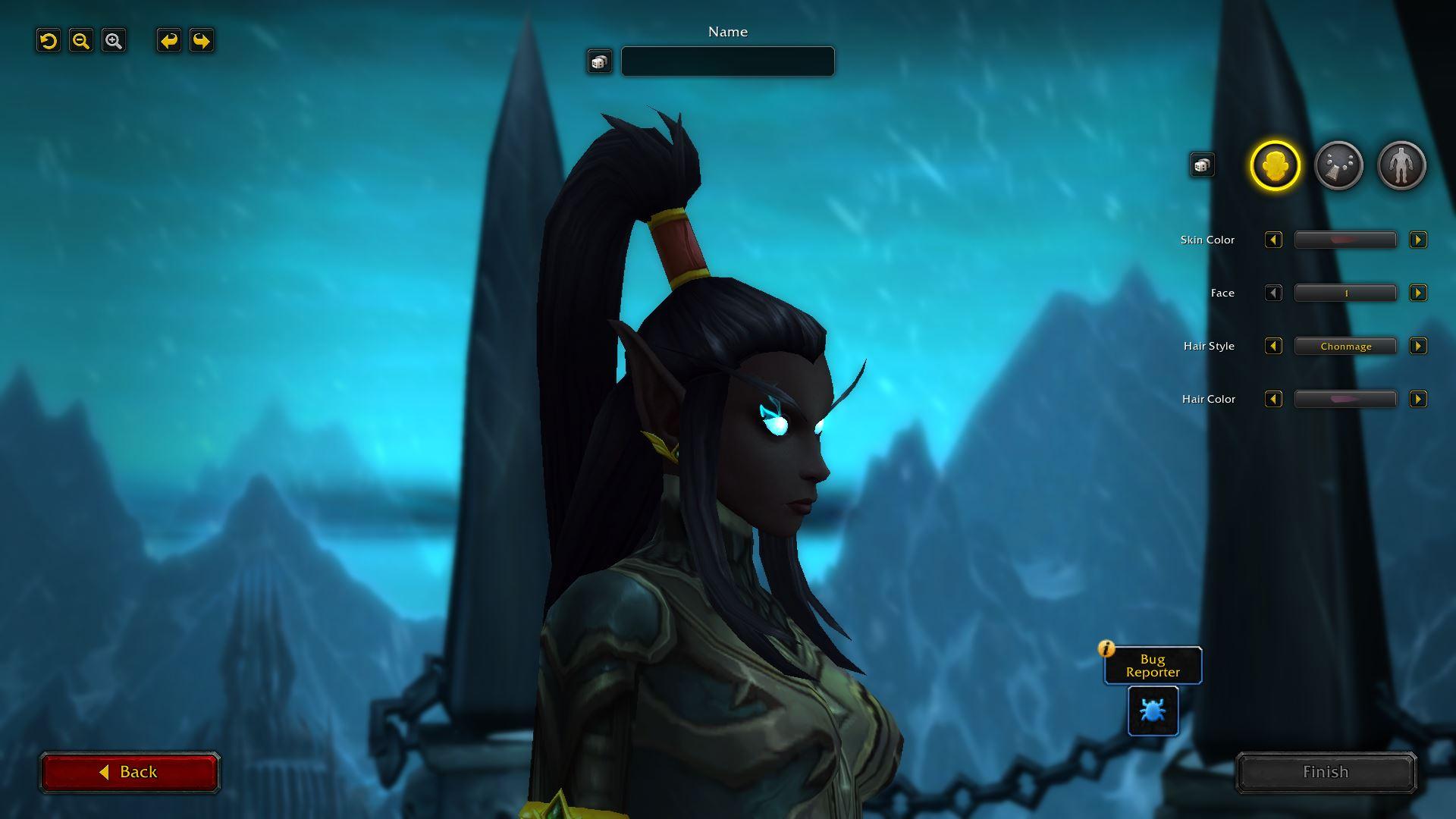Screen dimensions: 1456x819
Task: Choose the previous Skin Color
Action: pos(1273,240)
